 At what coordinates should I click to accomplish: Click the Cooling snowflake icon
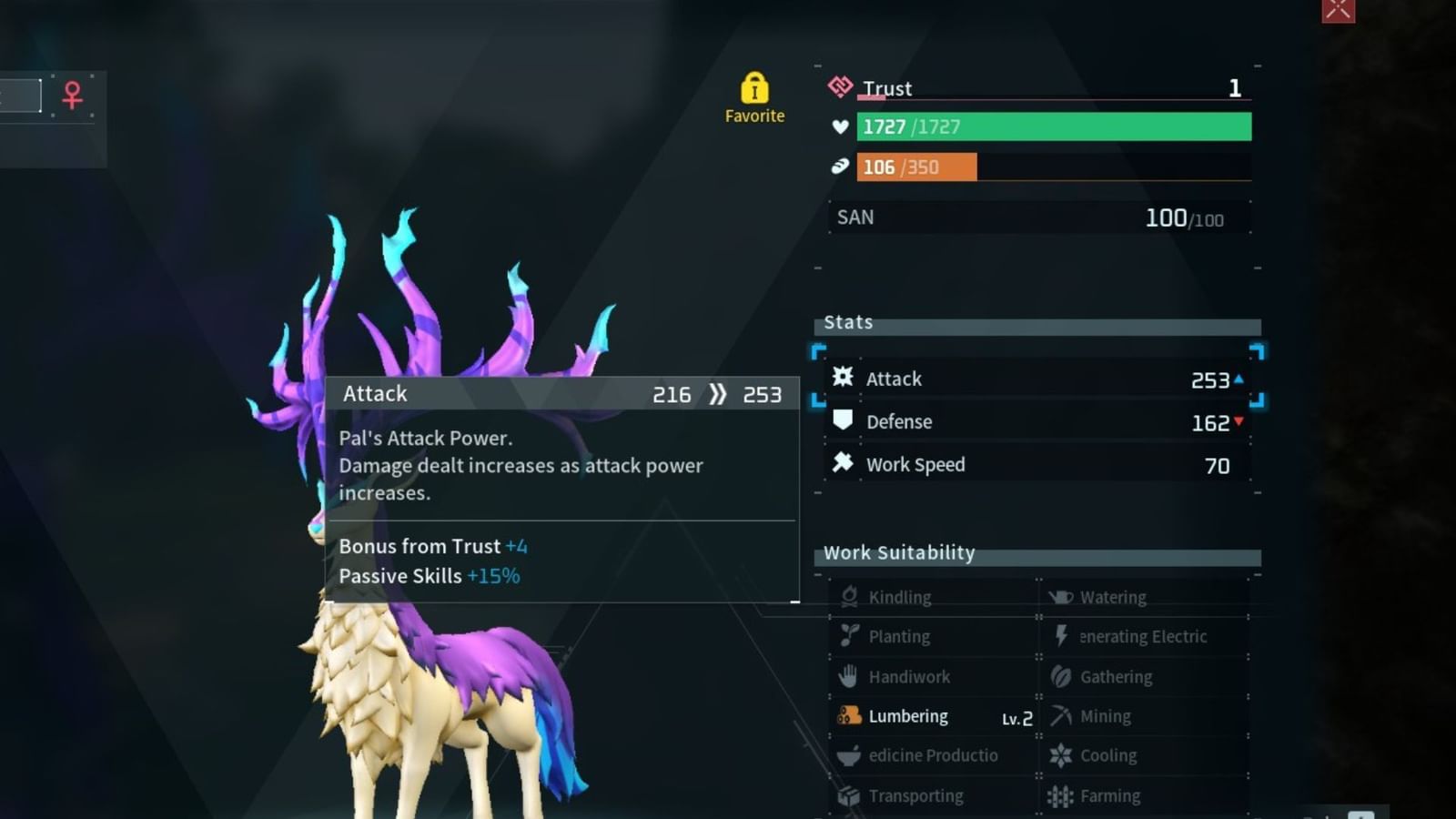(1061, 755)
